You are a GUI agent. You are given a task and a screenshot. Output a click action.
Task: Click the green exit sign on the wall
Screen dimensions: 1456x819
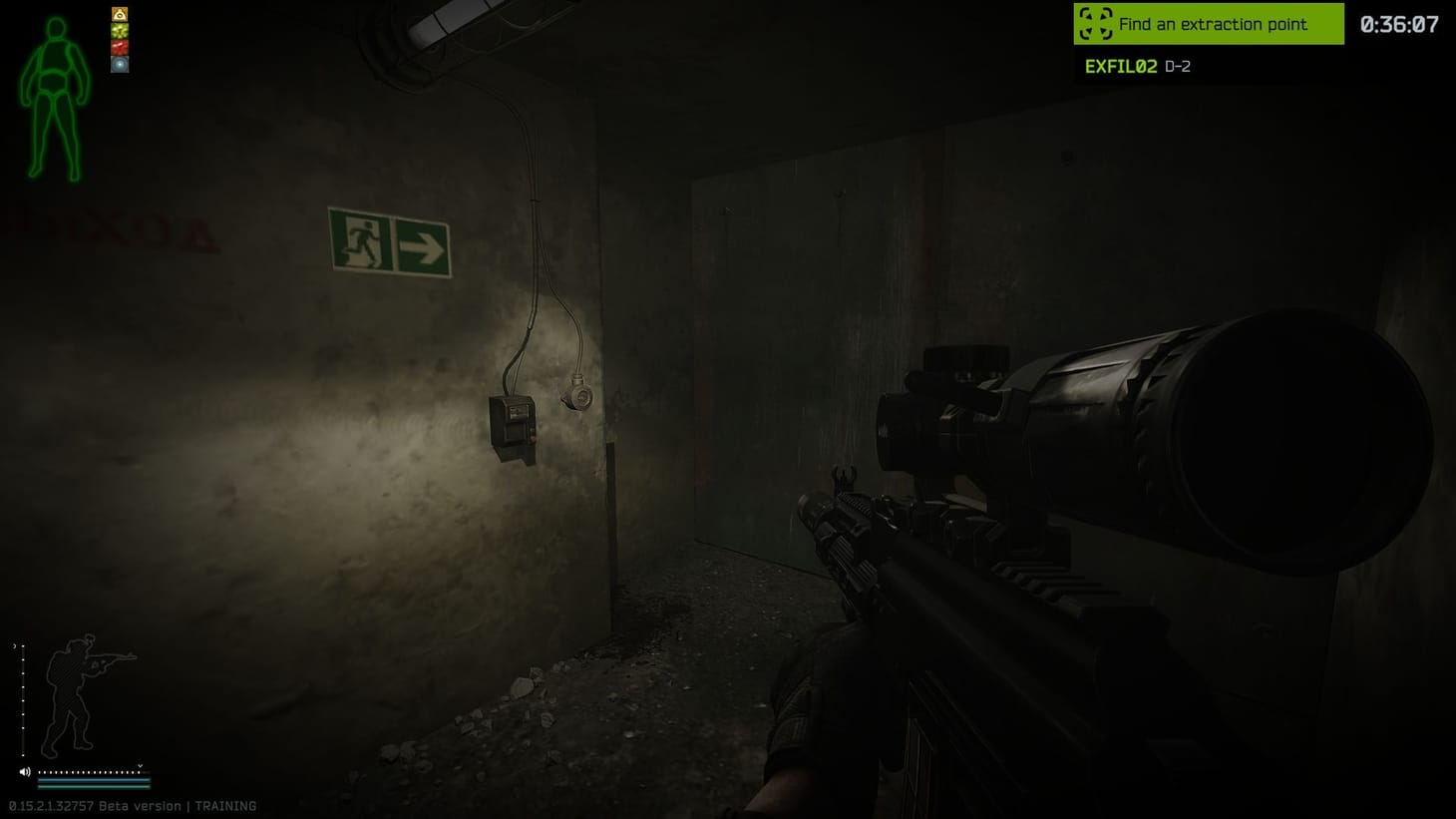tap(389, 241)
